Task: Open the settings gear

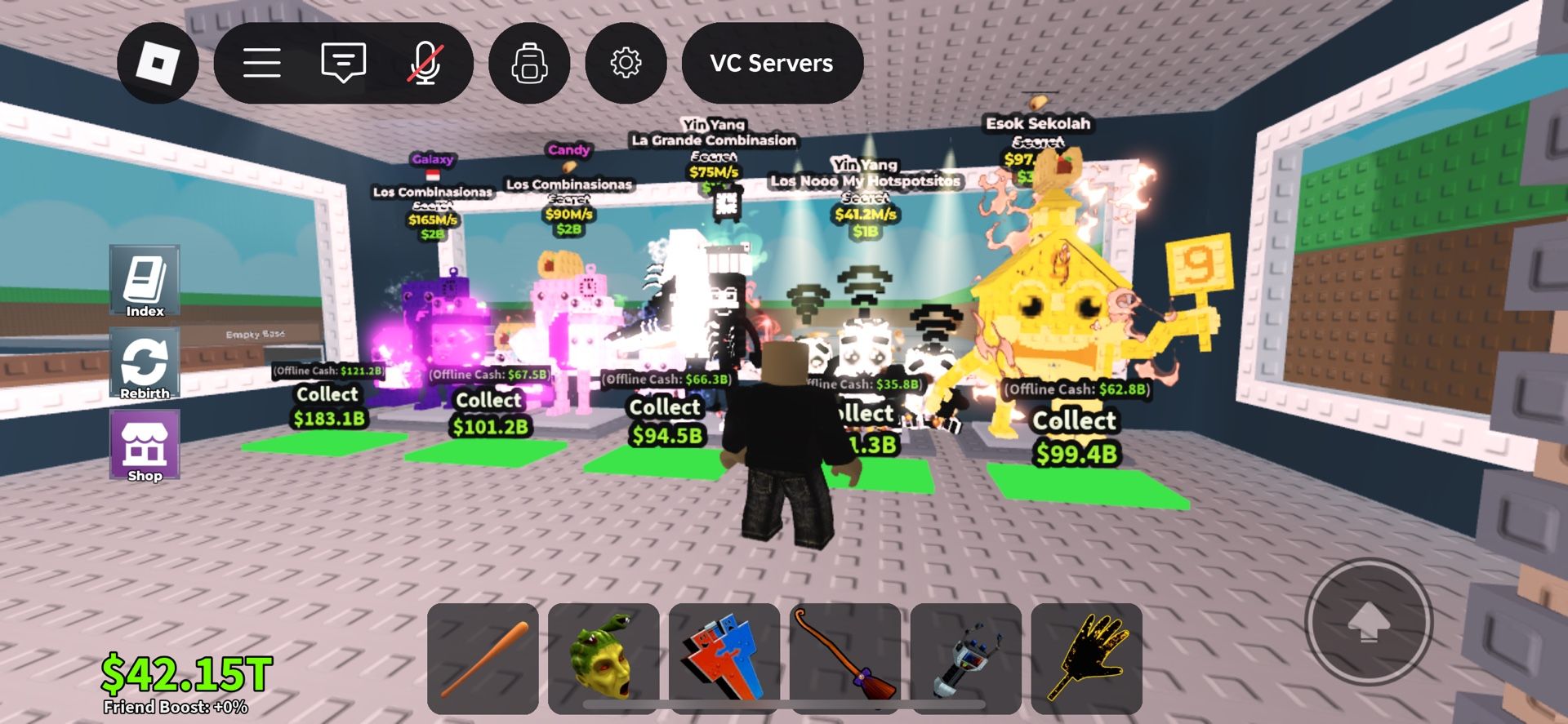Action: [625, 63]
